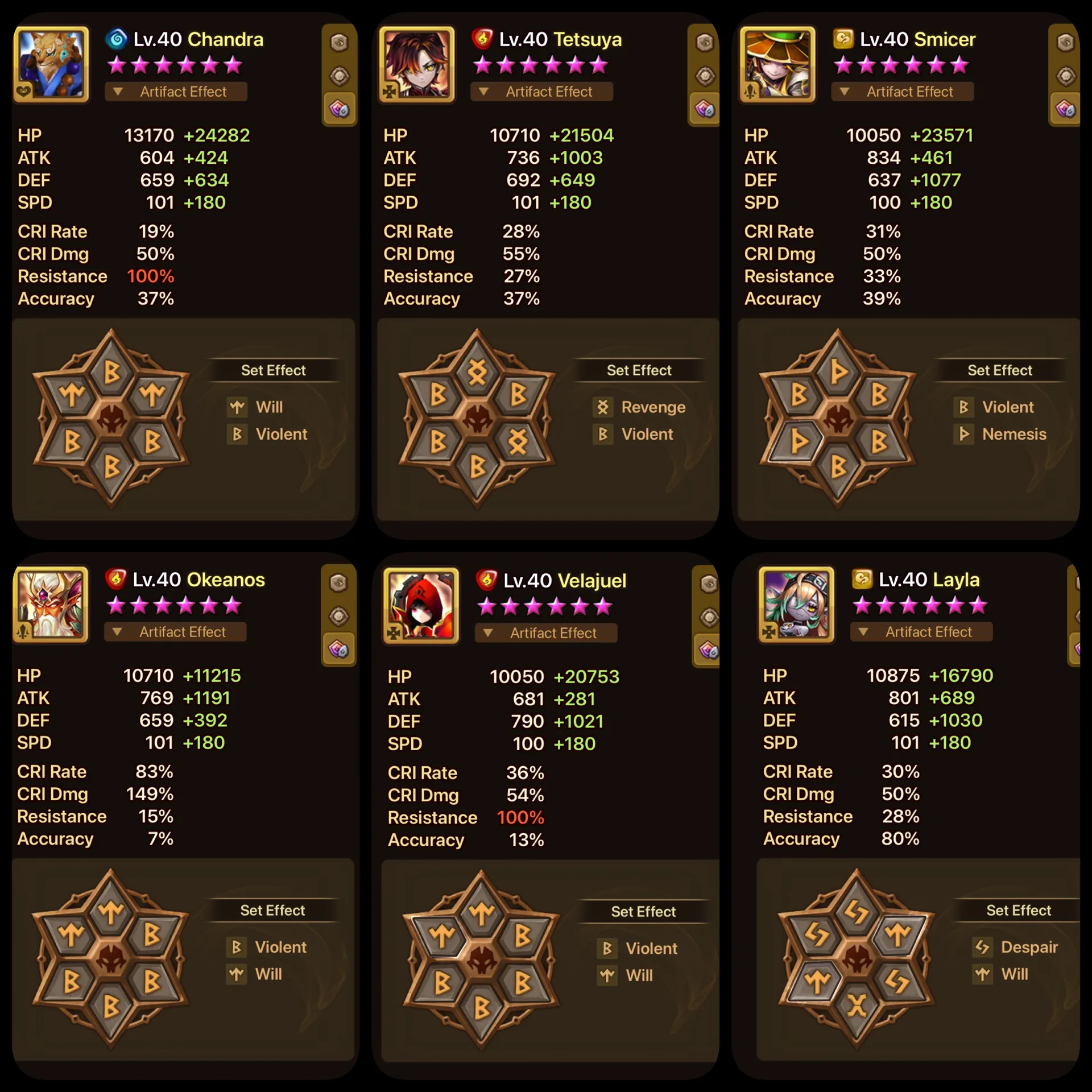Screen dimensions: 1092x1092
Task: Open Velajuel's Artifact Effect dropdown
Action: click(x=546, y=633)
